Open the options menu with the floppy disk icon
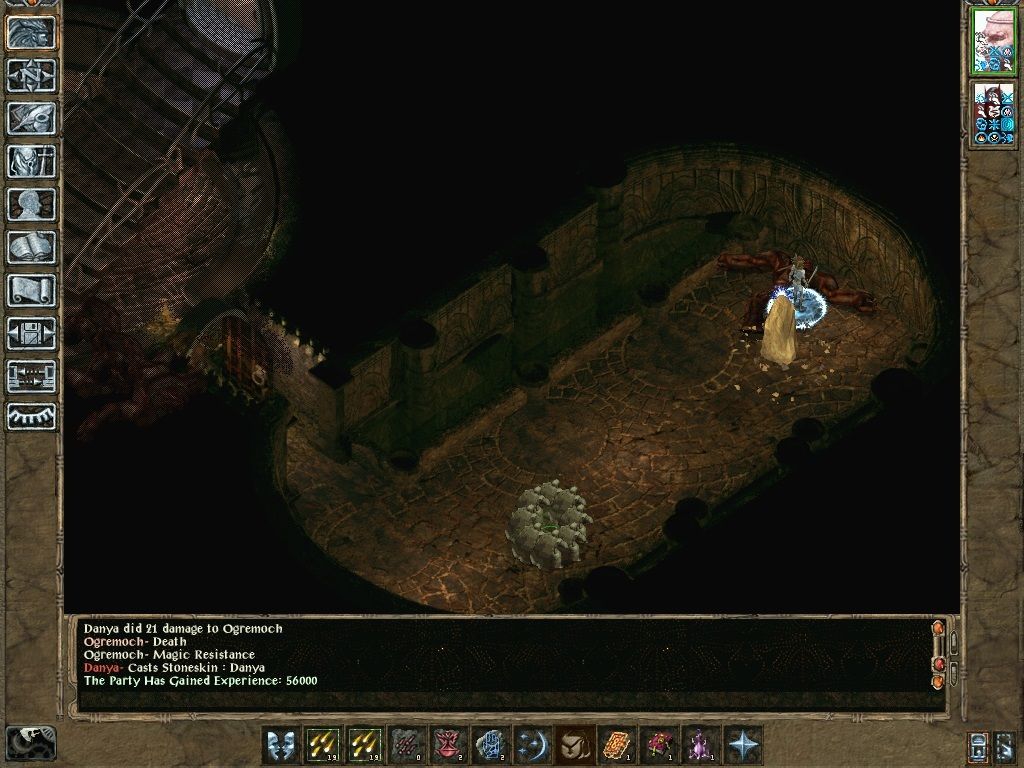The image size is (1024, 768). pyautogui.click(x=32, y=333)
